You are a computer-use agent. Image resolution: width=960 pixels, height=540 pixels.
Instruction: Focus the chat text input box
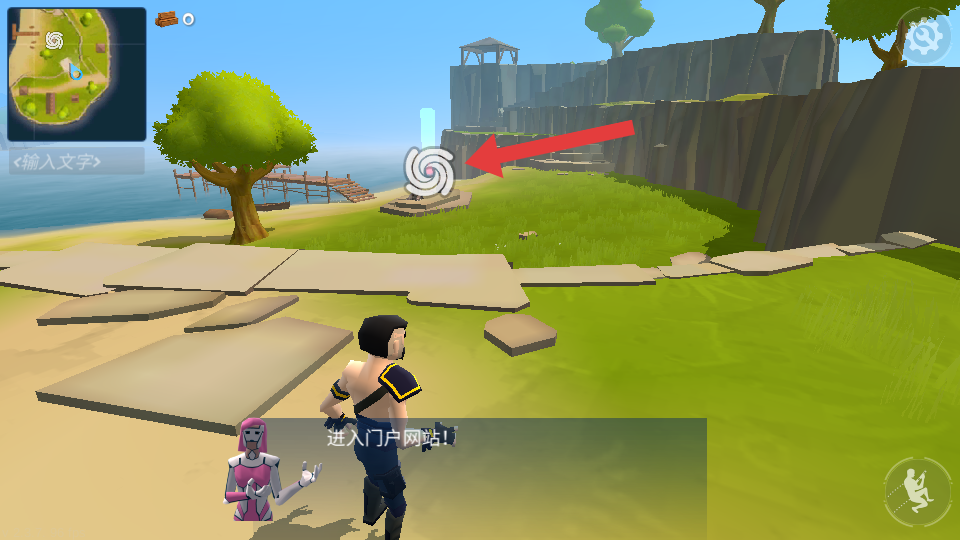(70, 162)
